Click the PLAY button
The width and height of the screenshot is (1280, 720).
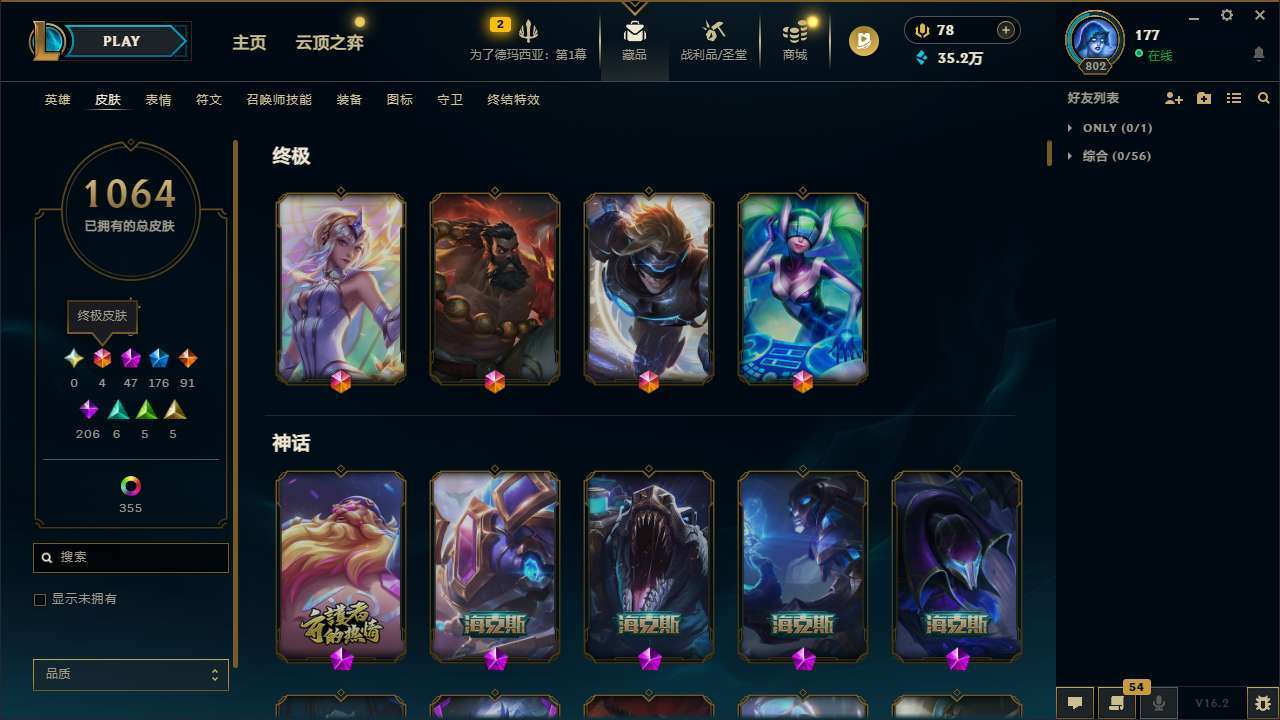[121, 41]
